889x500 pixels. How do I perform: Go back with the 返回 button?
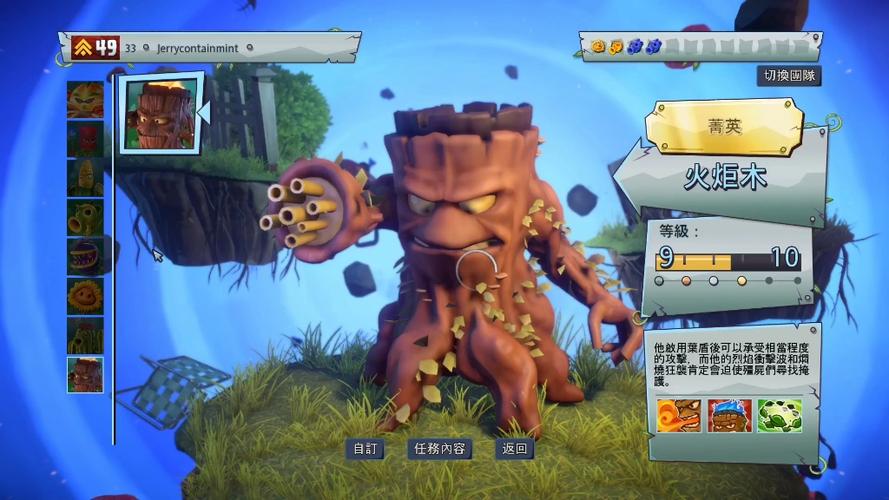click(x=515, y=449)
